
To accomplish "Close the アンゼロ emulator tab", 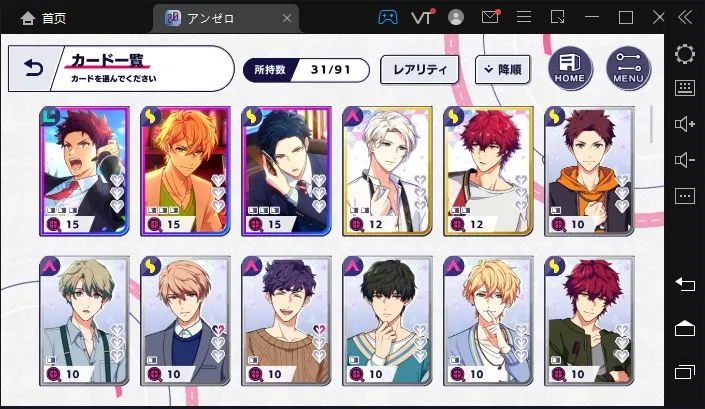I will tap(289, 17).
